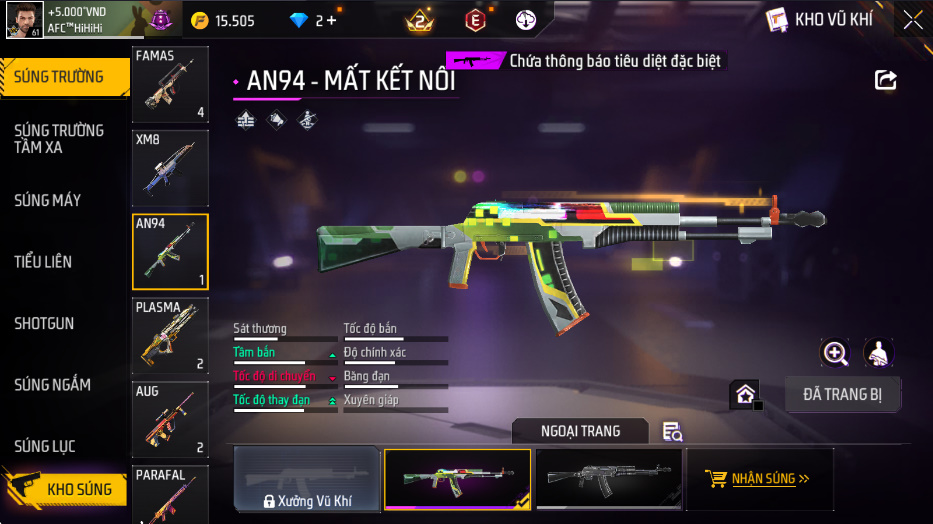The width and height of the screenshot is (933, 524).
Task: Show the SÚNG NGẮM weapons
Action: pyautogui.click(x=52, y=385)
